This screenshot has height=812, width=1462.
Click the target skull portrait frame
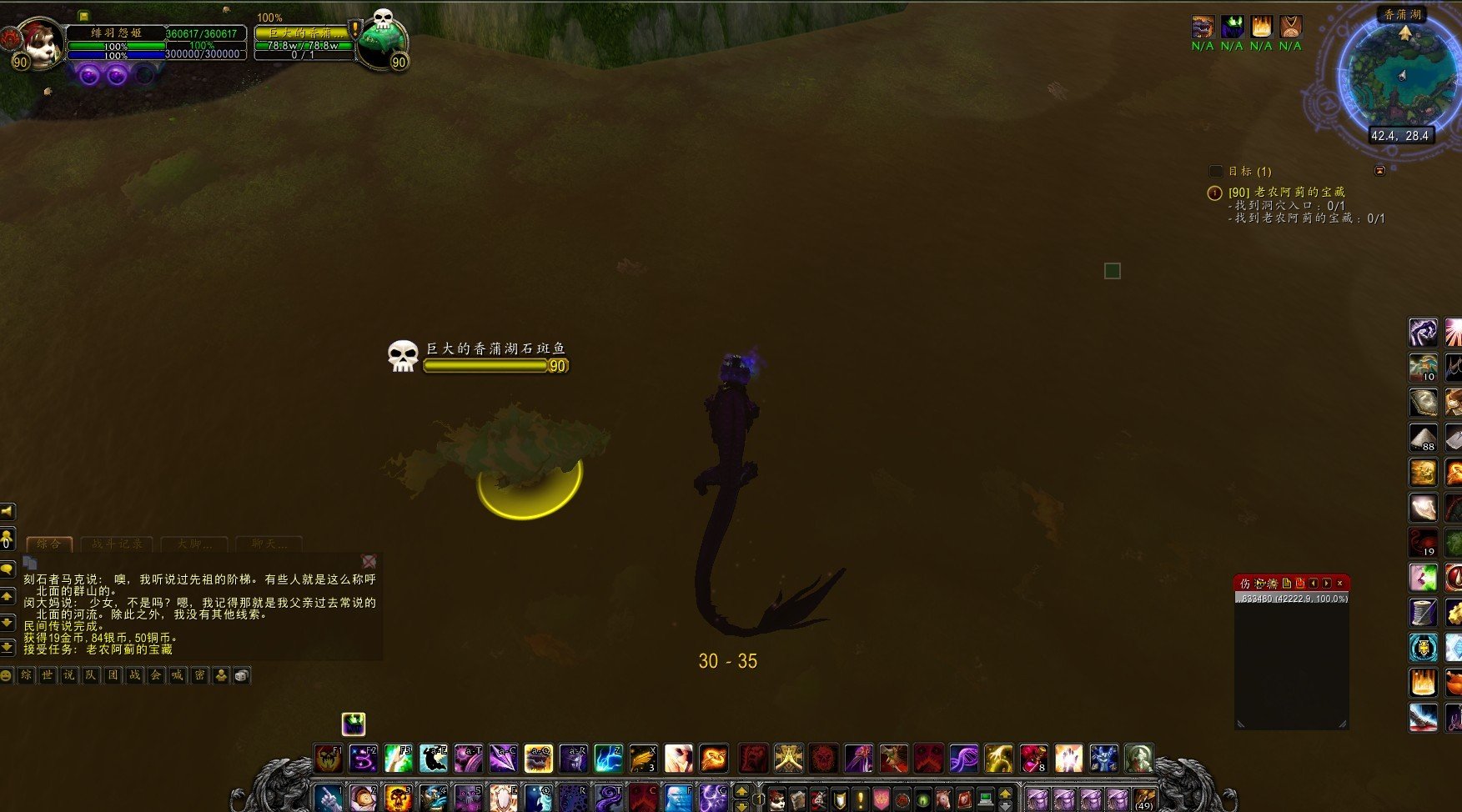pyautogui.click(x=384, y=42)
